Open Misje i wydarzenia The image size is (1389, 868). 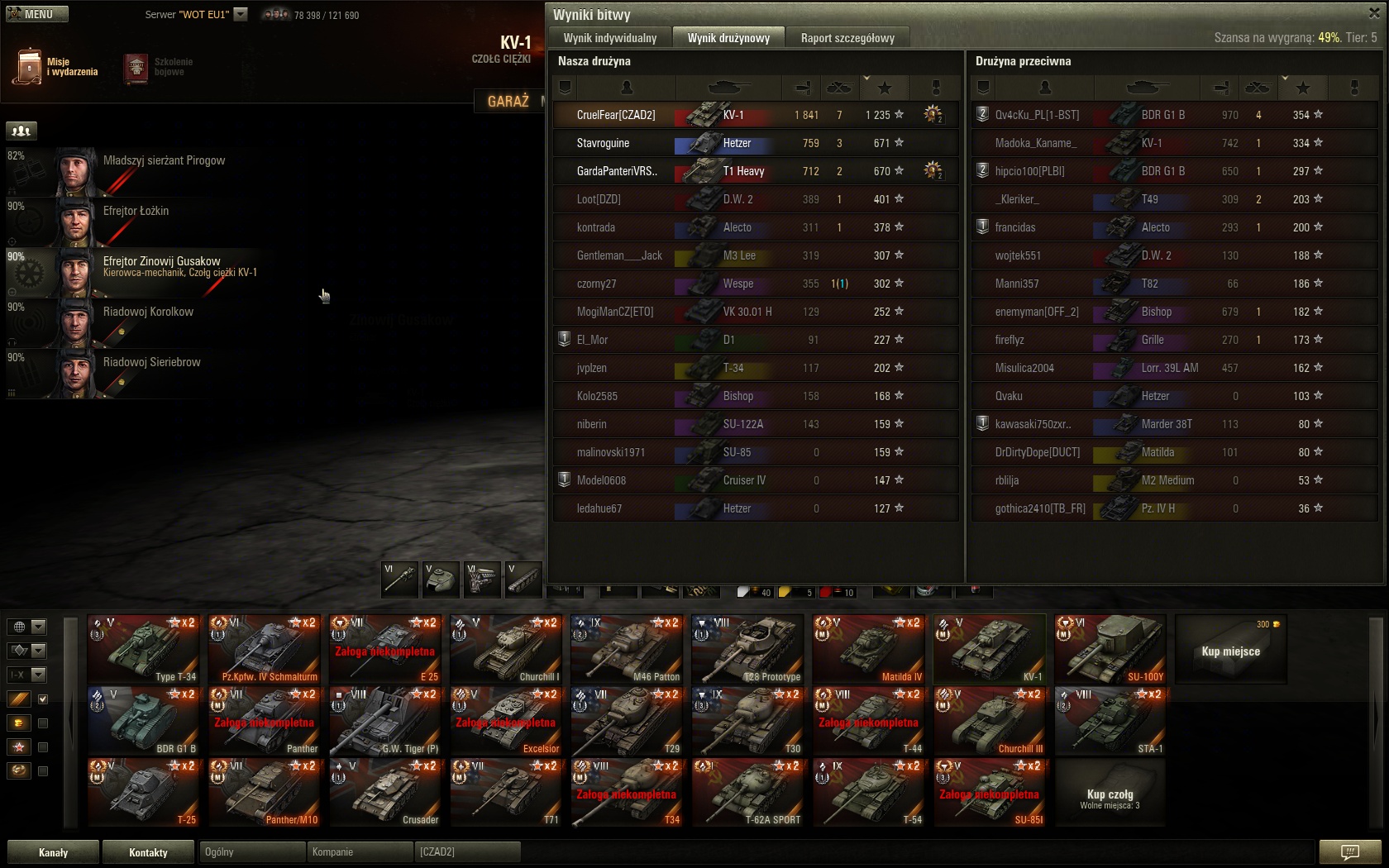click(x=55, y=67)
